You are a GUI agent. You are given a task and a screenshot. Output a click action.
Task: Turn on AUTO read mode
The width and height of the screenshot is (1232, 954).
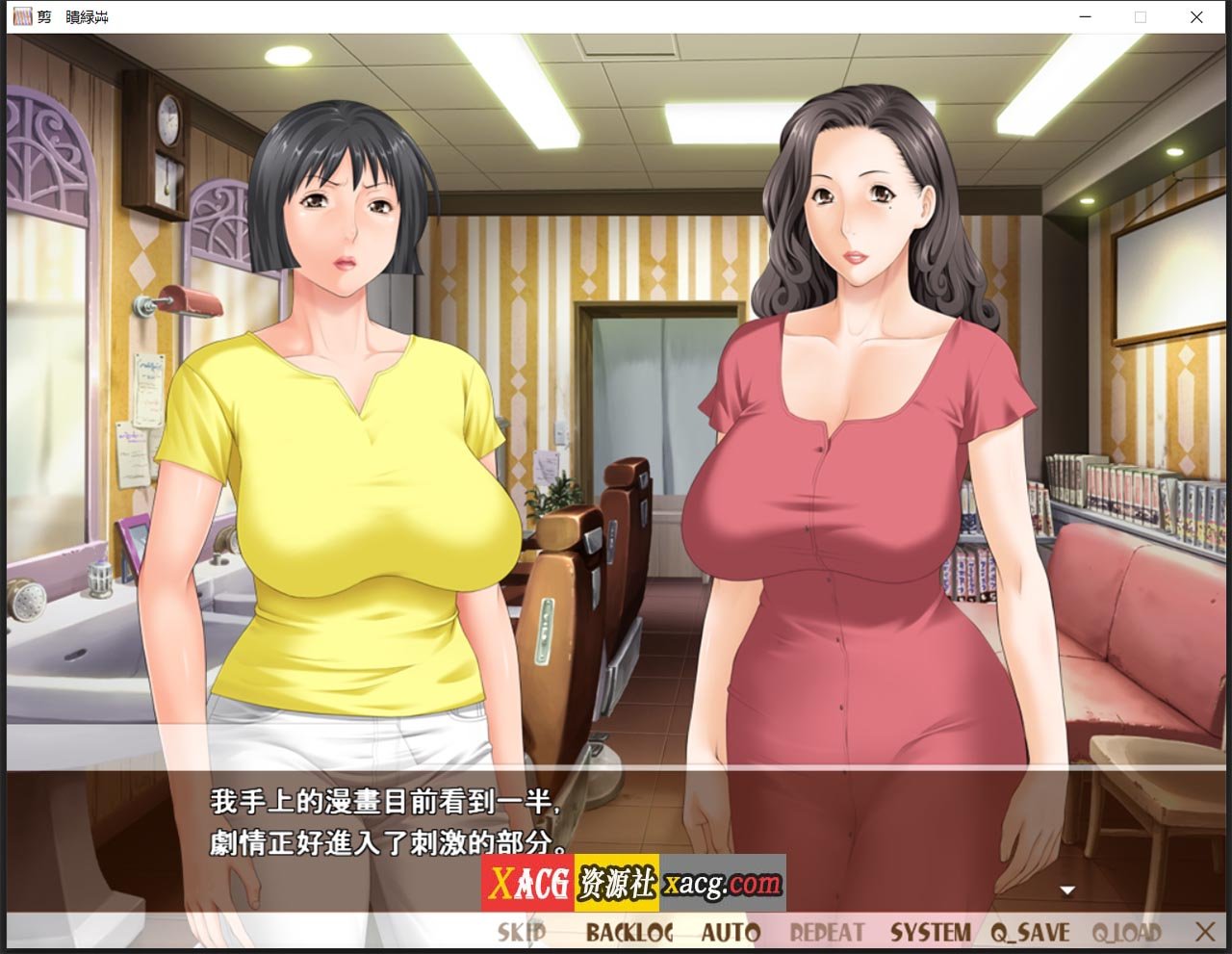(732, 931)
